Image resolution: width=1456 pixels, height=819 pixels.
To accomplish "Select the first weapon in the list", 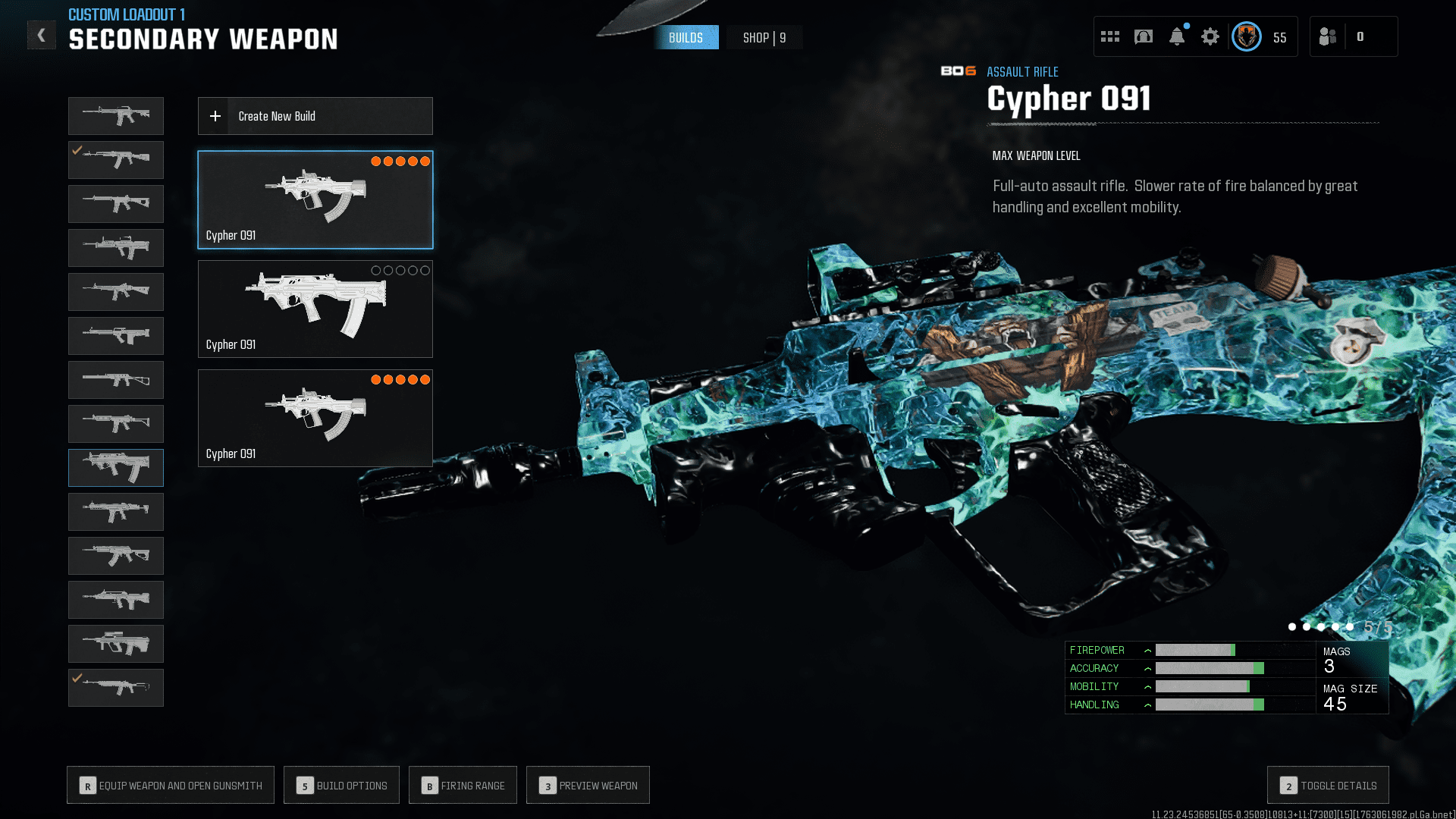I will pos(116,116).
